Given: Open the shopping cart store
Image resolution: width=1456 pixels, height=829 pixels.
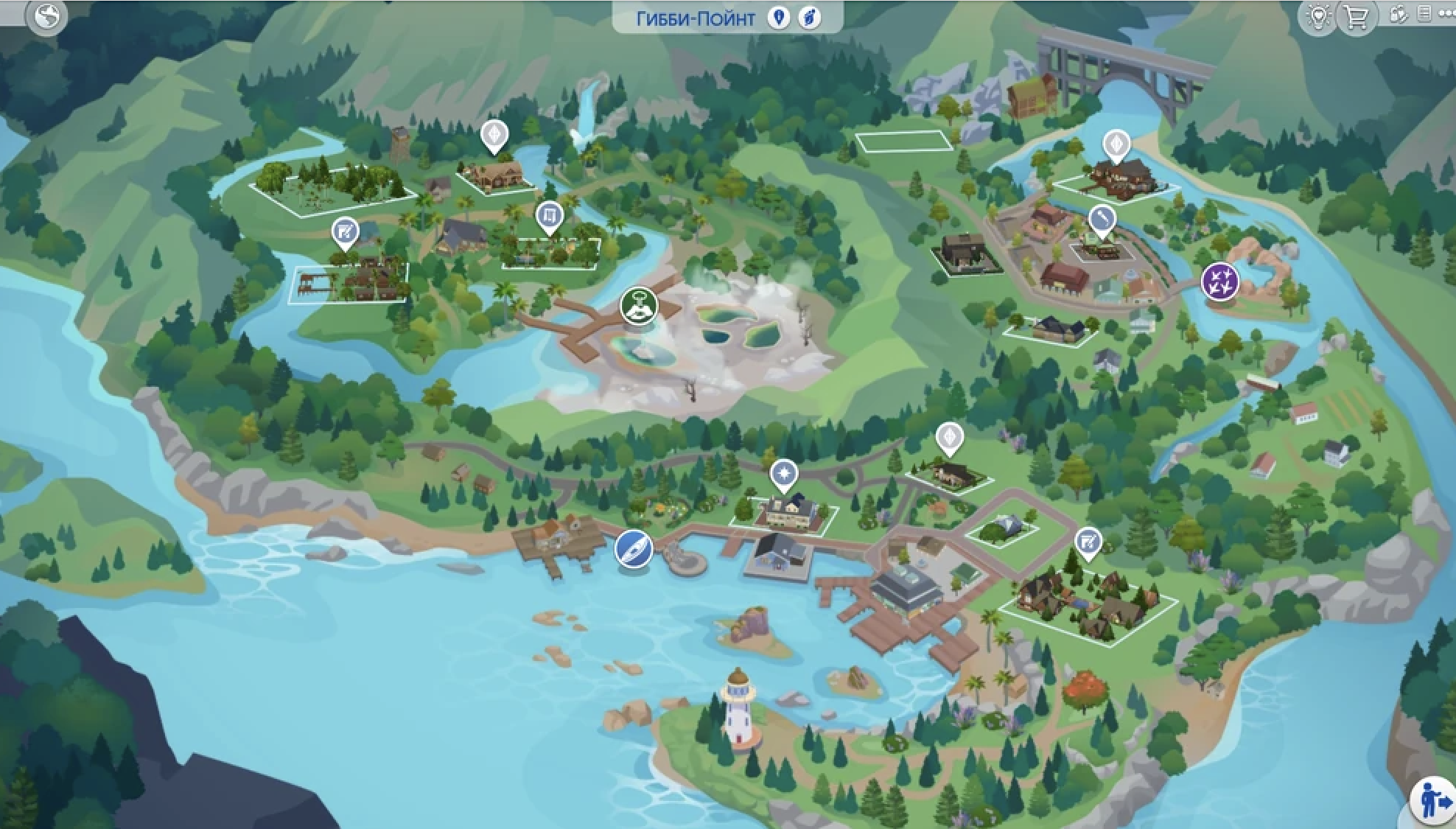Looking at the screenshot, I should point(1356,16).
